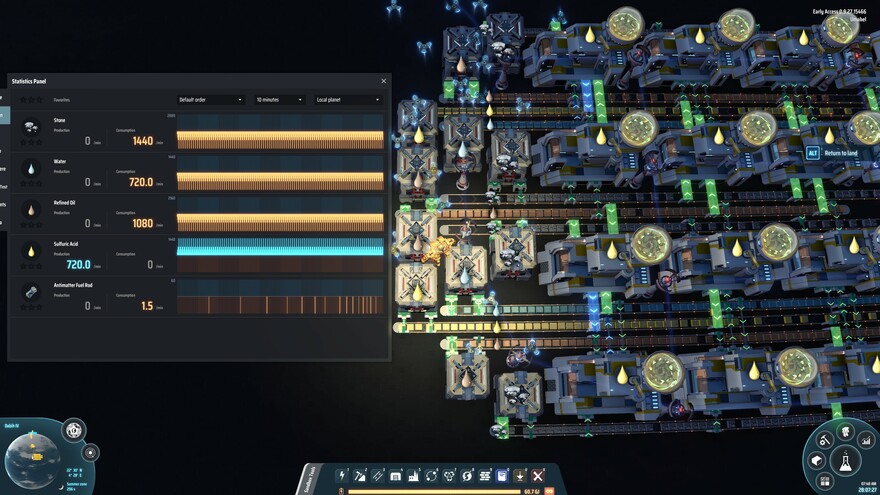
Task: Open the Default order dropdown
Action: (x=210, y=100)
